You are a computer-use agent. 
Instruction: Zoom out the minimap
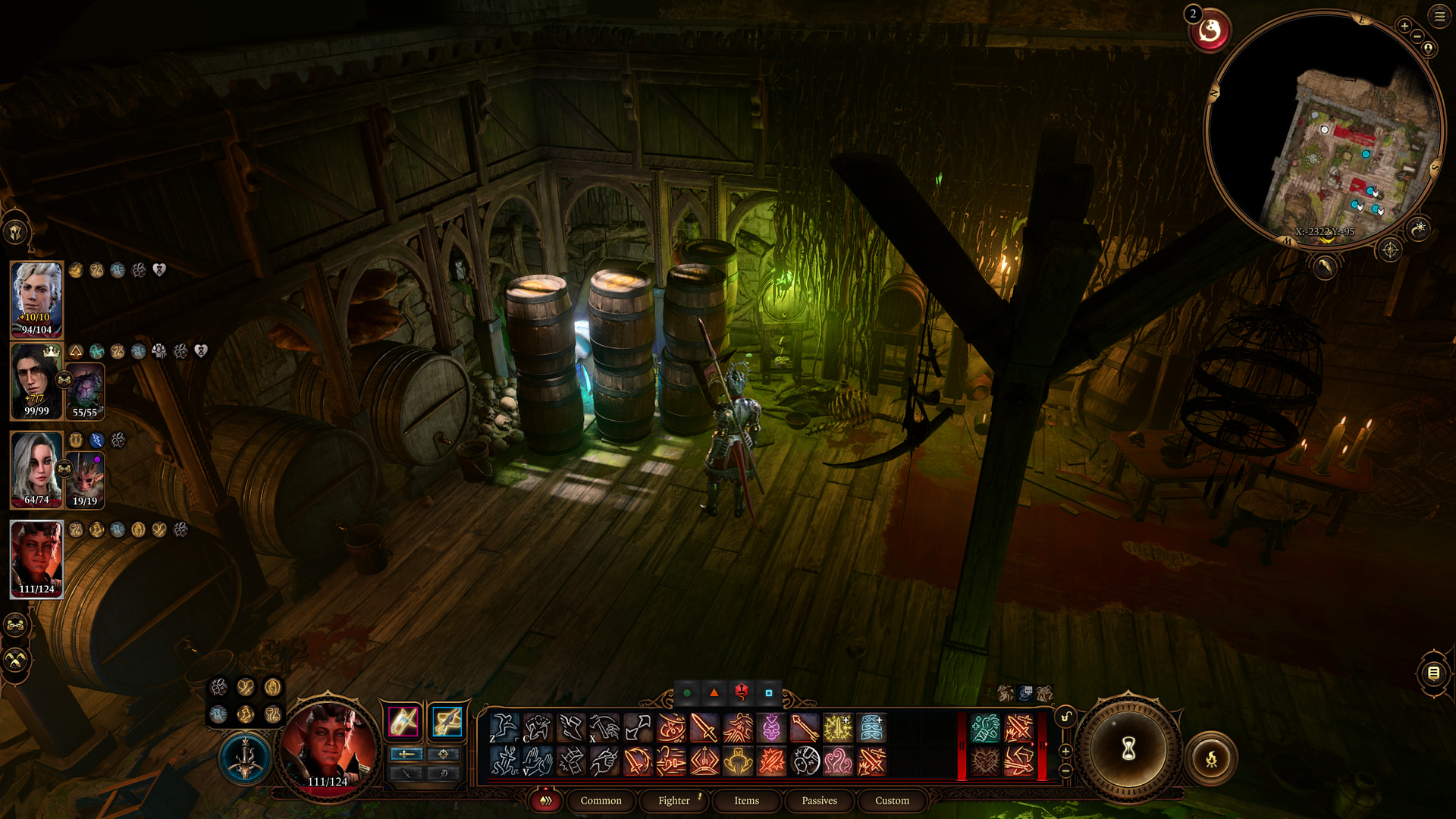[1417, 36]
